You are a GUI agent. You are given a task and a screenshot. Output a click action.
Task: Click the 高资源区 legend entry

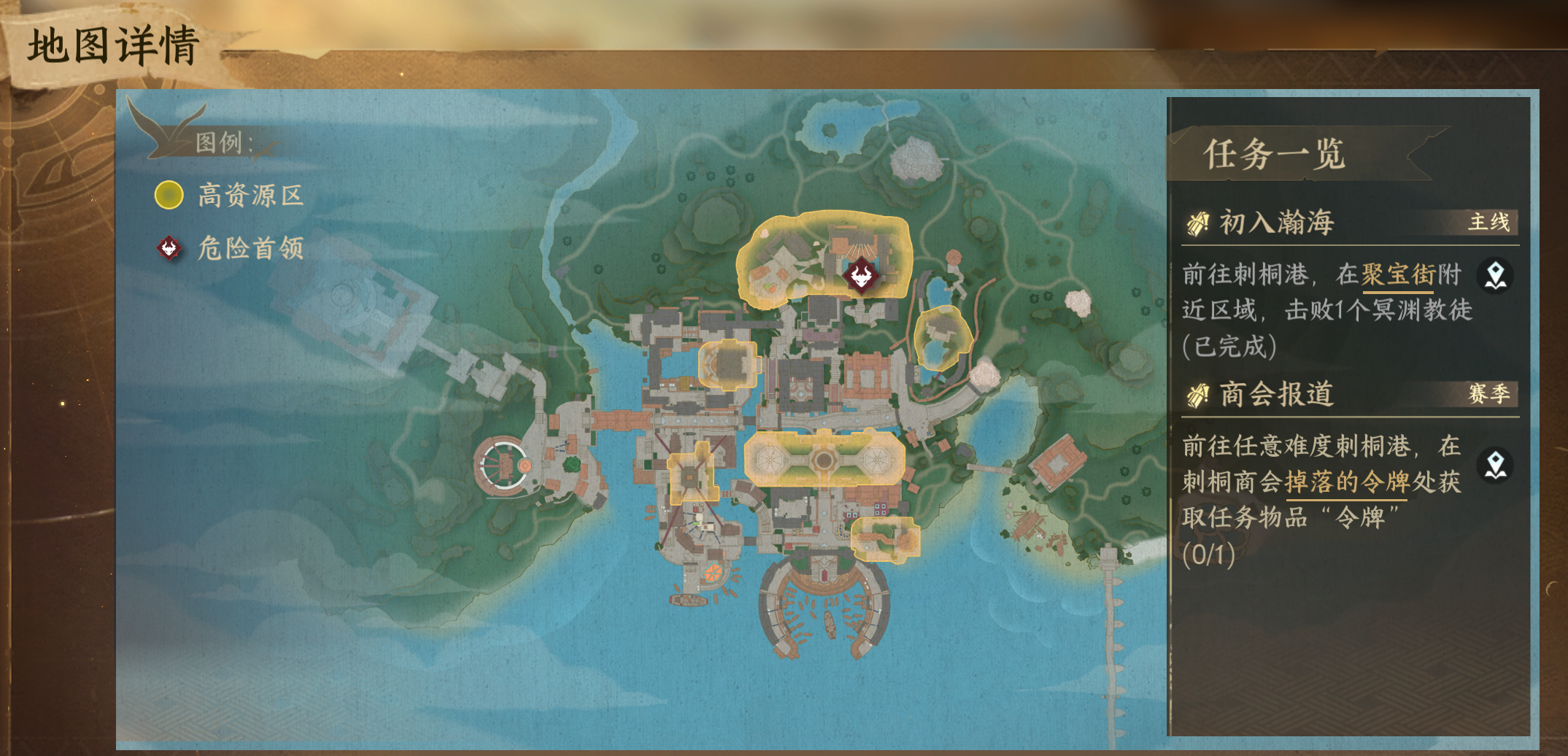coord(229,196)
